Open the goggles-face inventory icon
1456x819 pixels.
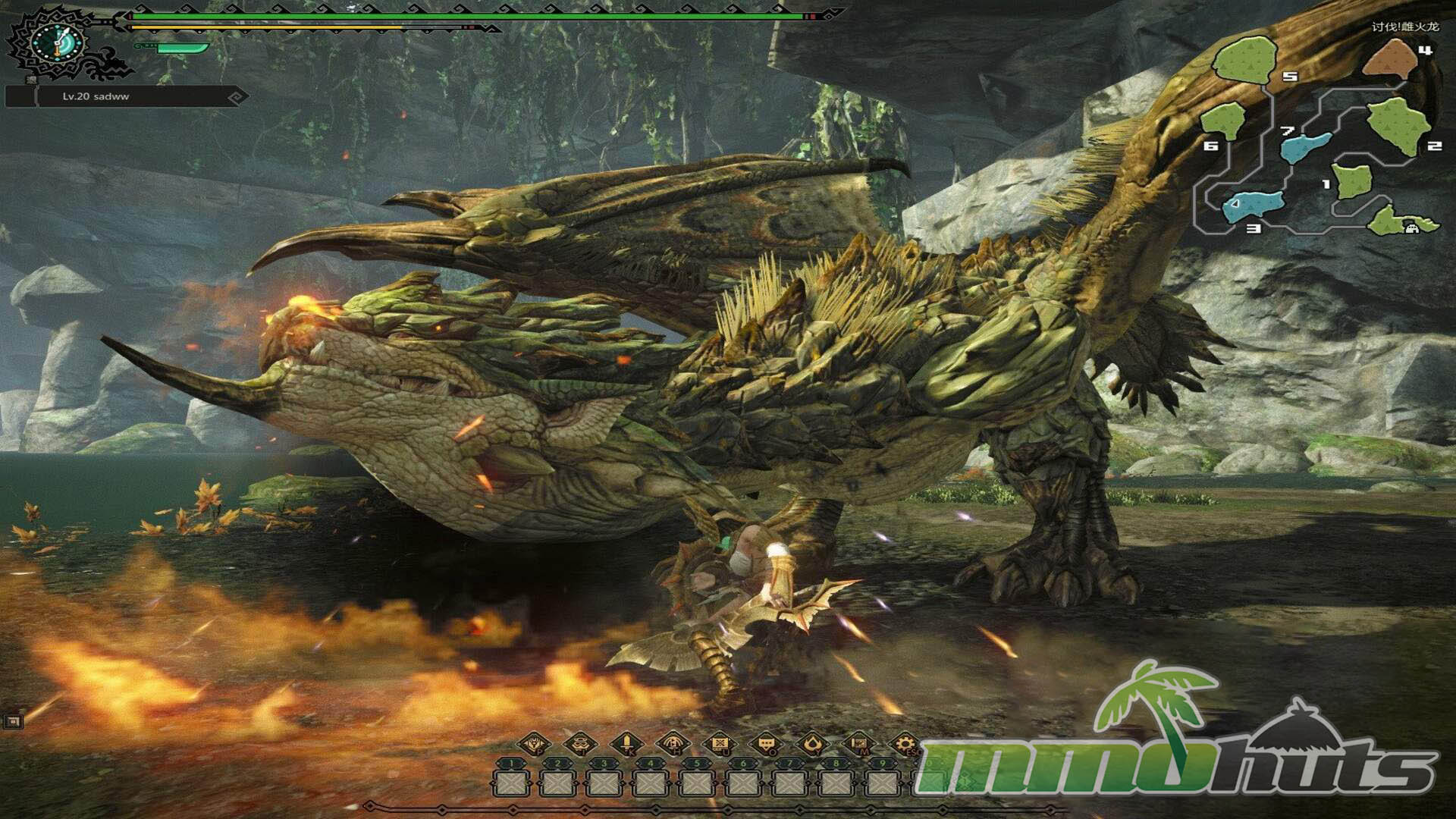(x=580, y=743)
